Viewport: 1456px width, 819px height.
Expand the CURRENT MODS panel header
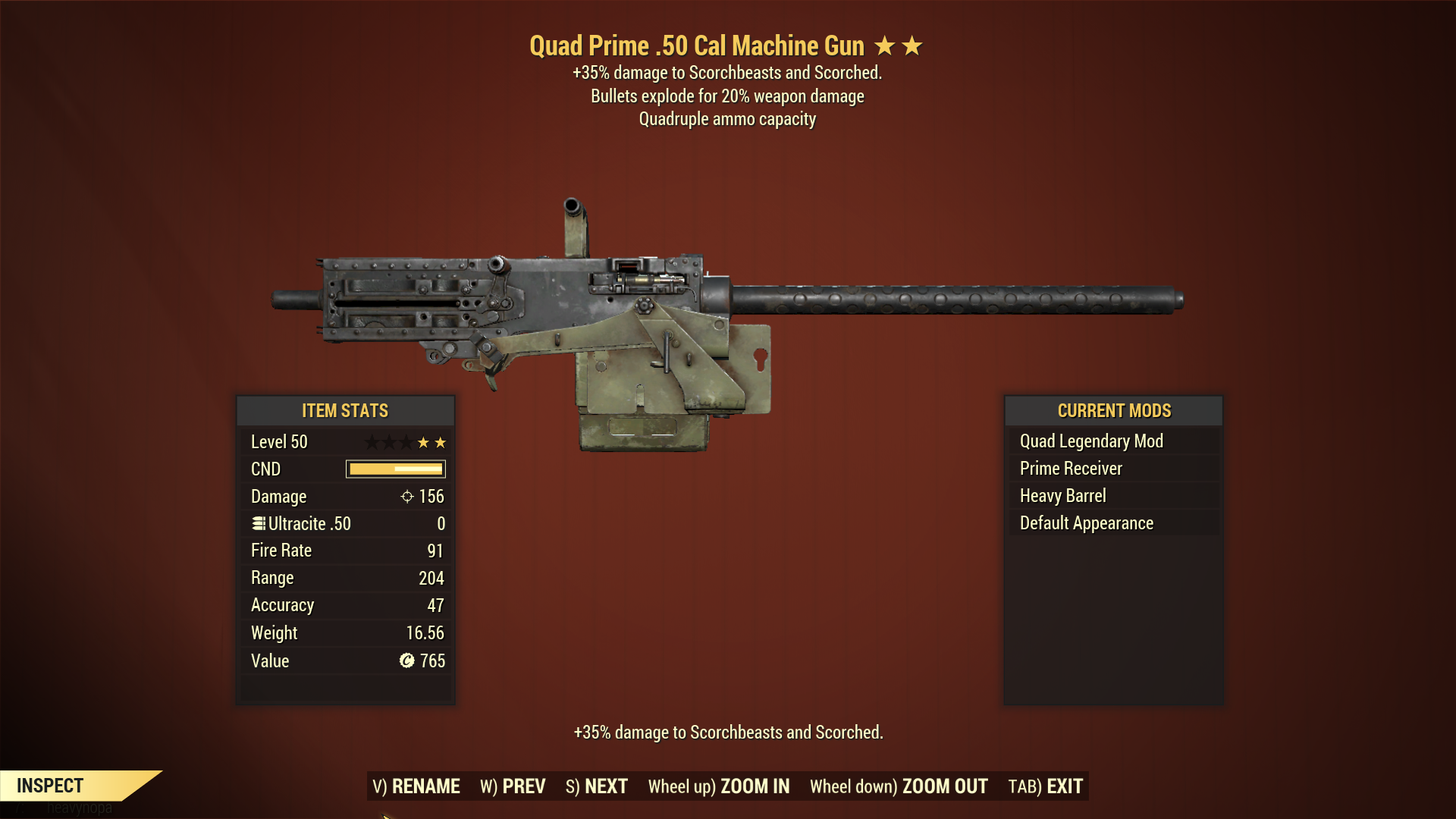[1113, 411]
